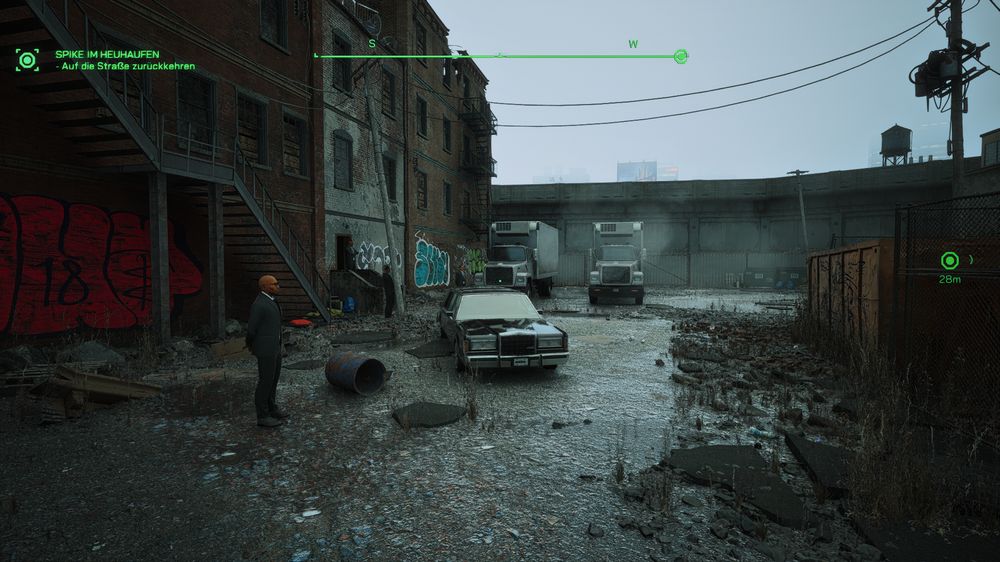The image size is (1000, 562).
Task: Click the 28m objective waypoint marker
Action: [949, 261]
